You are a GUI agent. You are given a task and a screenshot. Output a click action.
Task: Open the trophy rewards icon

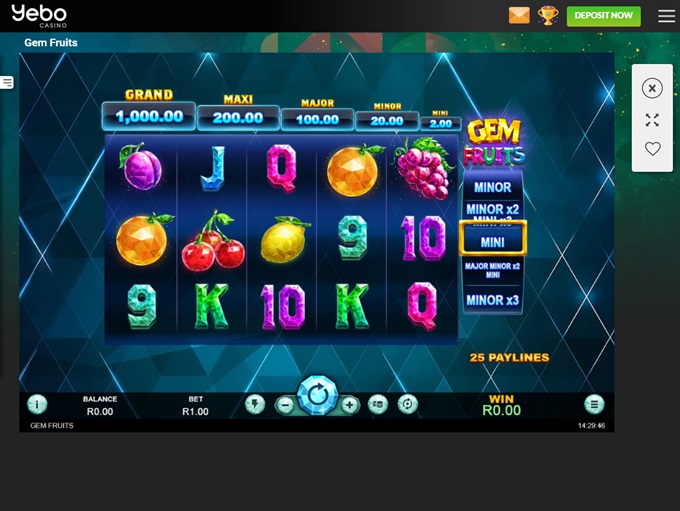click(548, 16)
